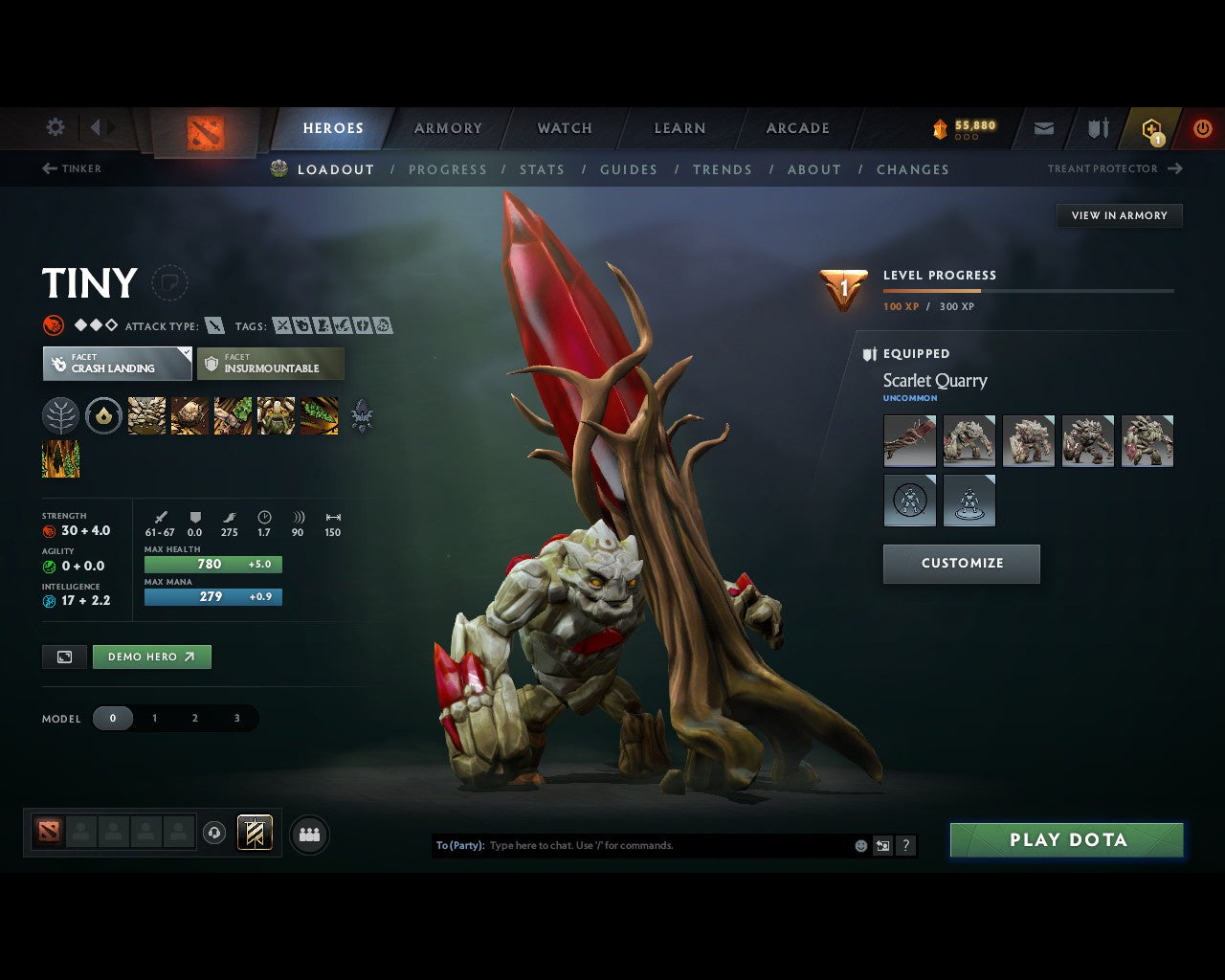The image size is (1225, 980).
Task: Select the Insurmountable facet
Action: coord(271,364)
